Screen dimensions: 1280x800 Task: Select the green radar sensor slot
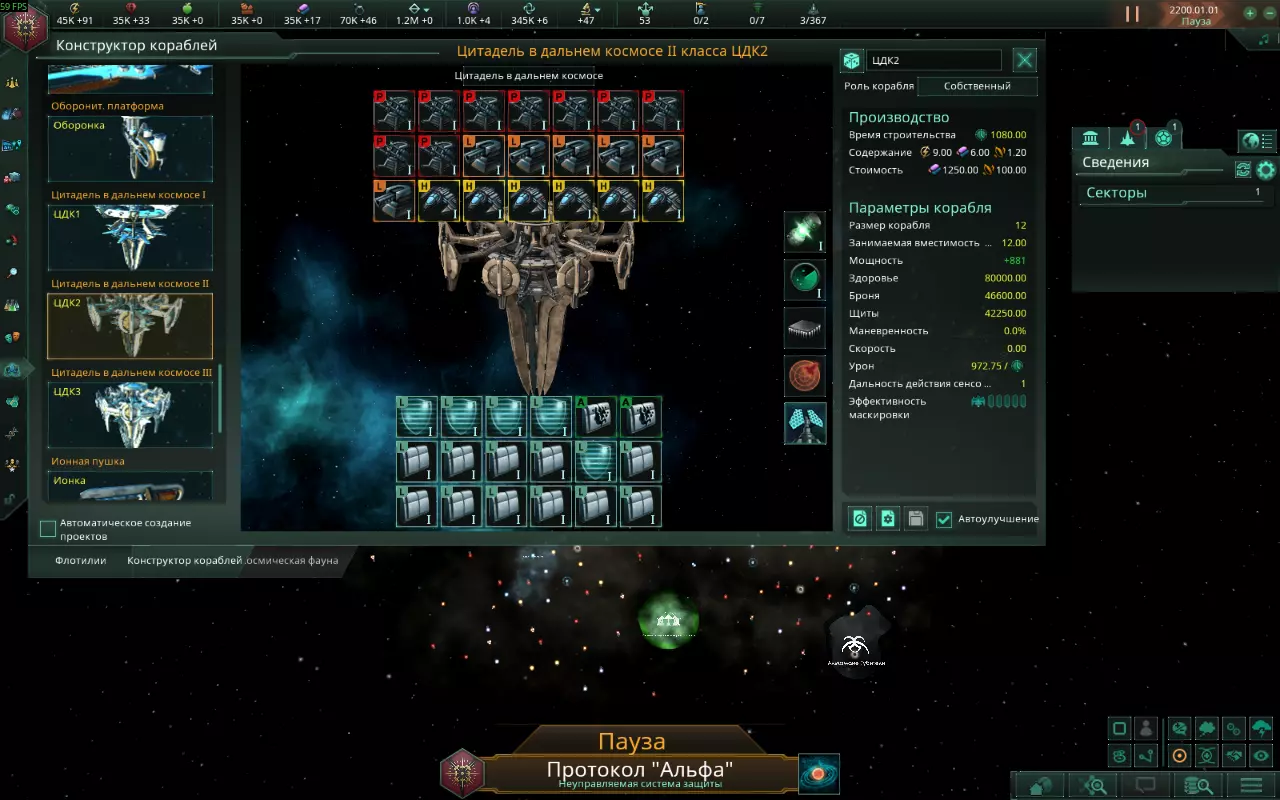[x=805, y=280]
